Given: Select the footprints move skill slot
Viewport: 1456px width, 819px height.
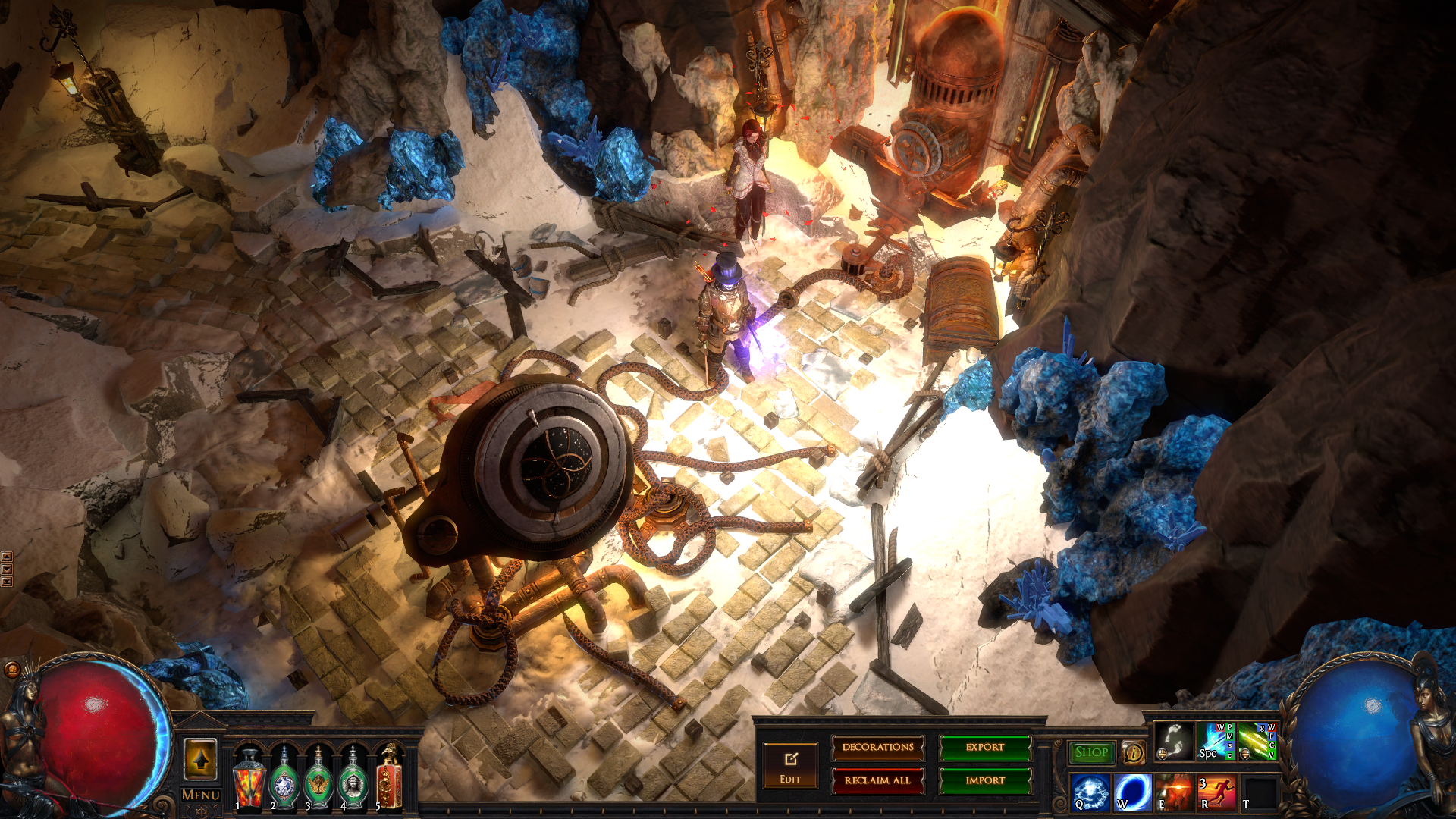Looking at the screenshot, I should (1174, 742).
